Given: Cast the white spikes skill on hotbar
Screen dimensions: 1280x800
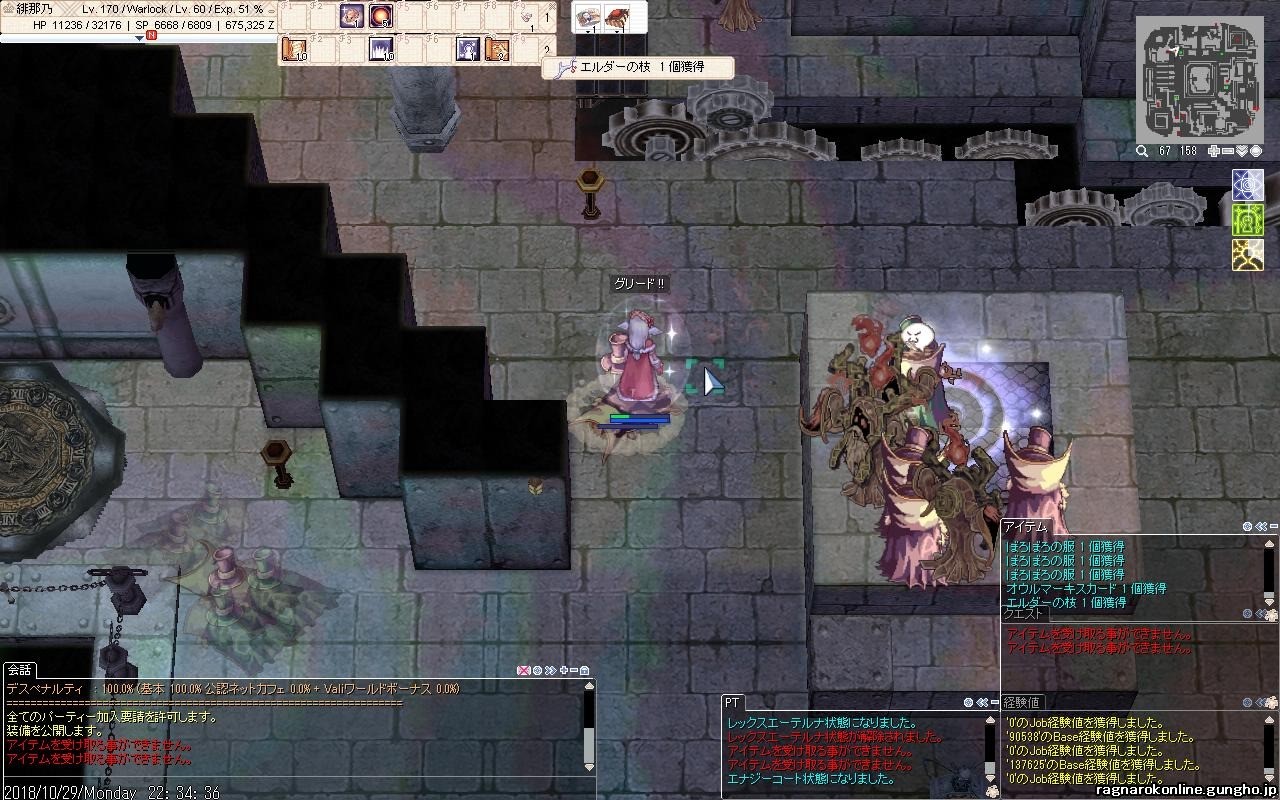Looking at the screenshot, I should point(381,48).
